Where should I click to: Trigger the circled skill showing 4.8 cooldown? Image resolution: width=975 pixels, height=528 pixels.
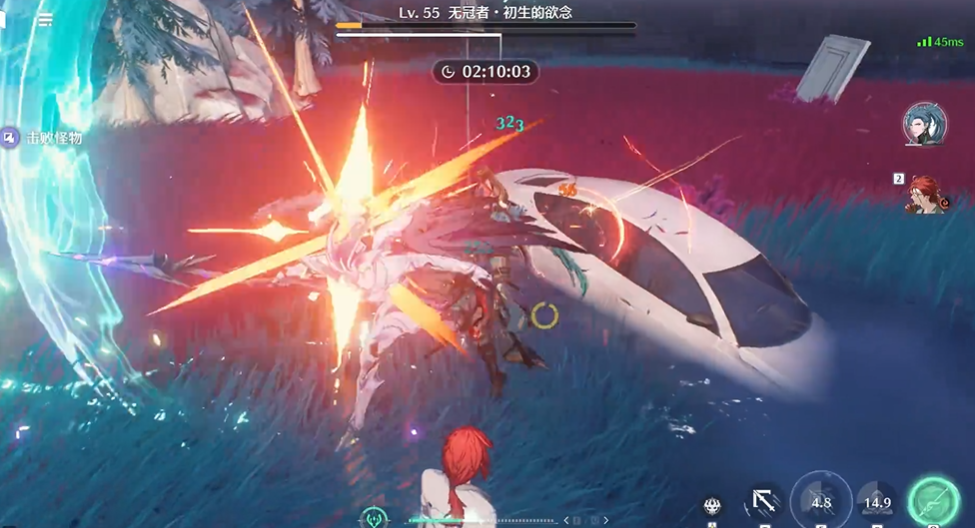click(x=821, y=501)
